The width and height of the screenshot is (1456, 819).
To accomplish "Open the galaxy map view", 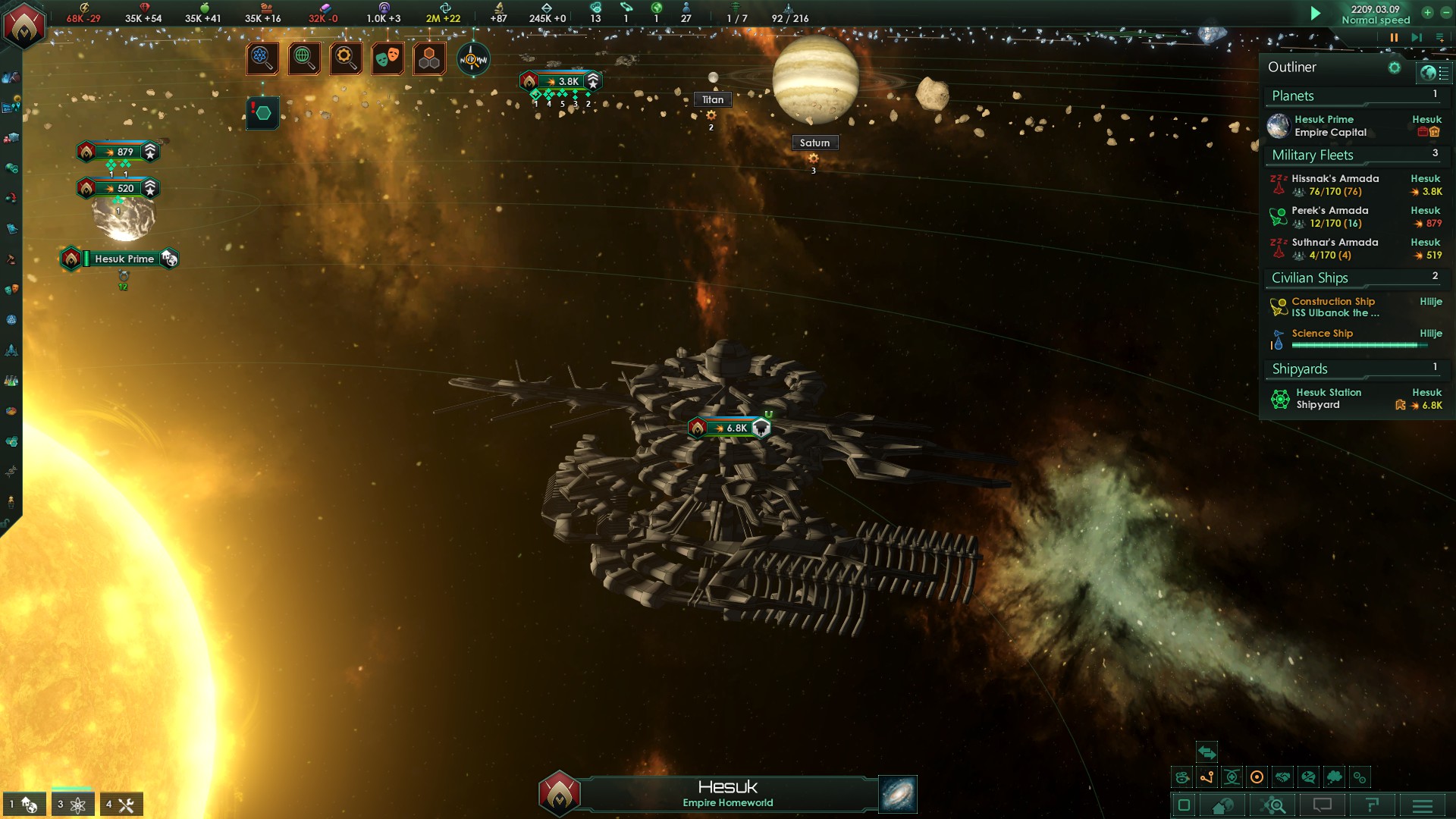I will click(x=898, y=794).
